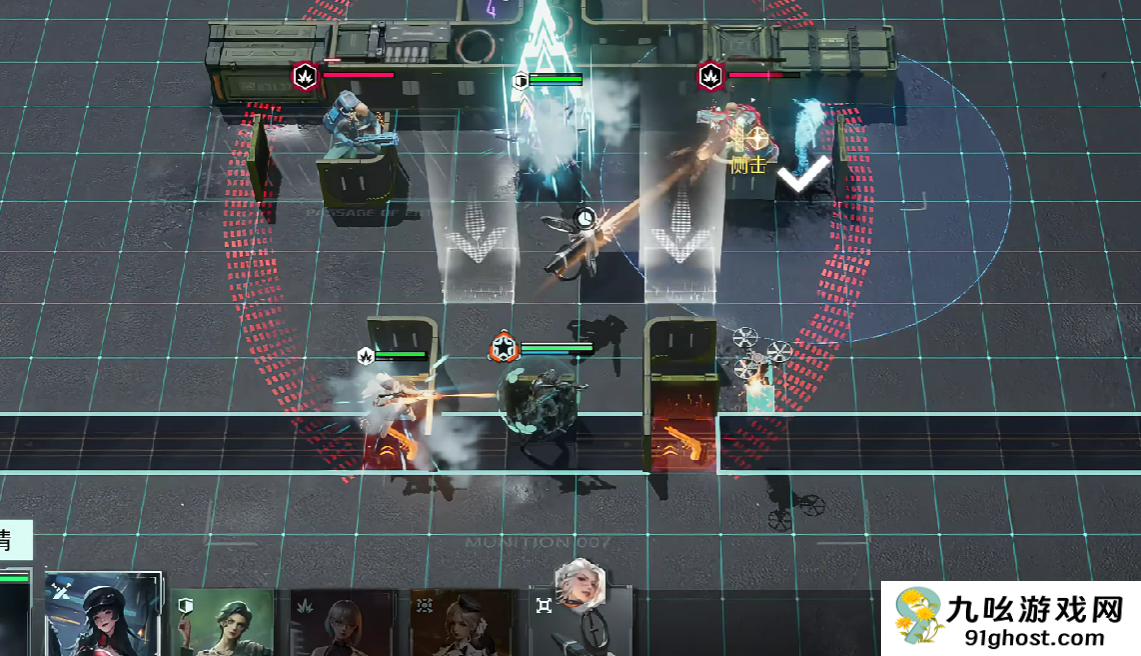Confirm the move with the white checkmark

click(804, 174)
